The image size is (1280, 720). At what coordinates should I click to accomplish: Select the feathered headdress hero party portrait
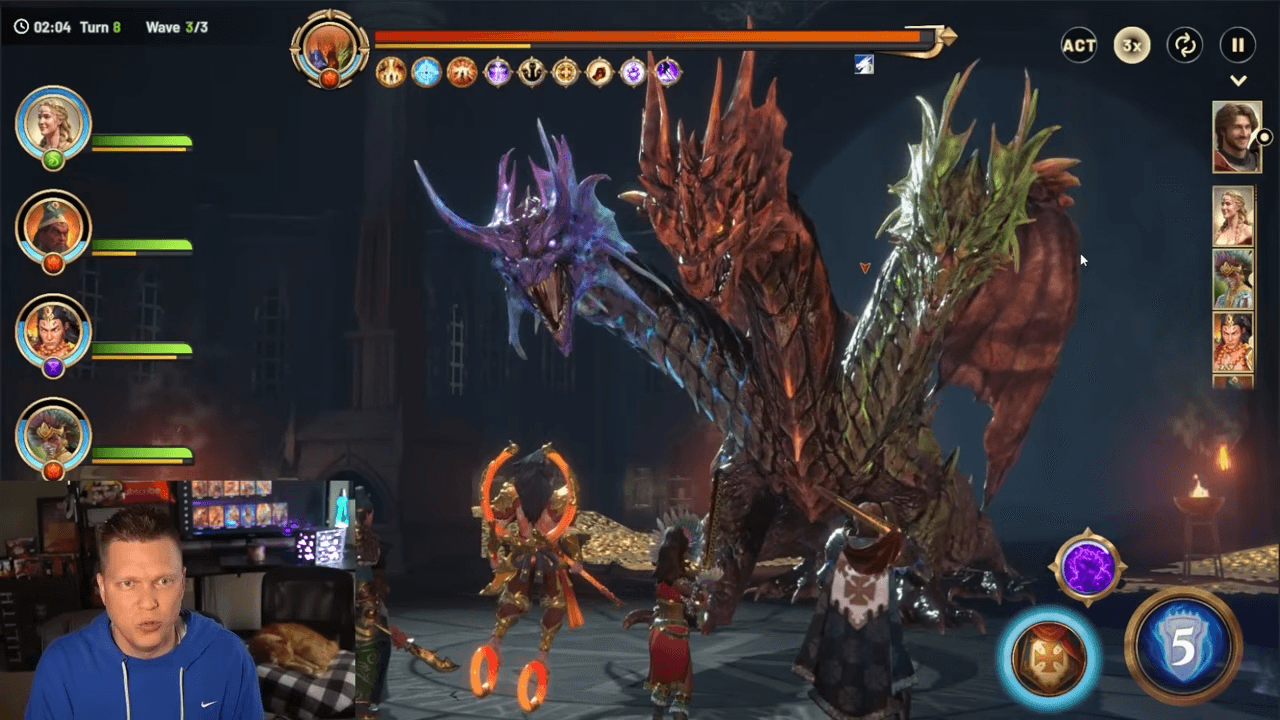tap(53, 435)
